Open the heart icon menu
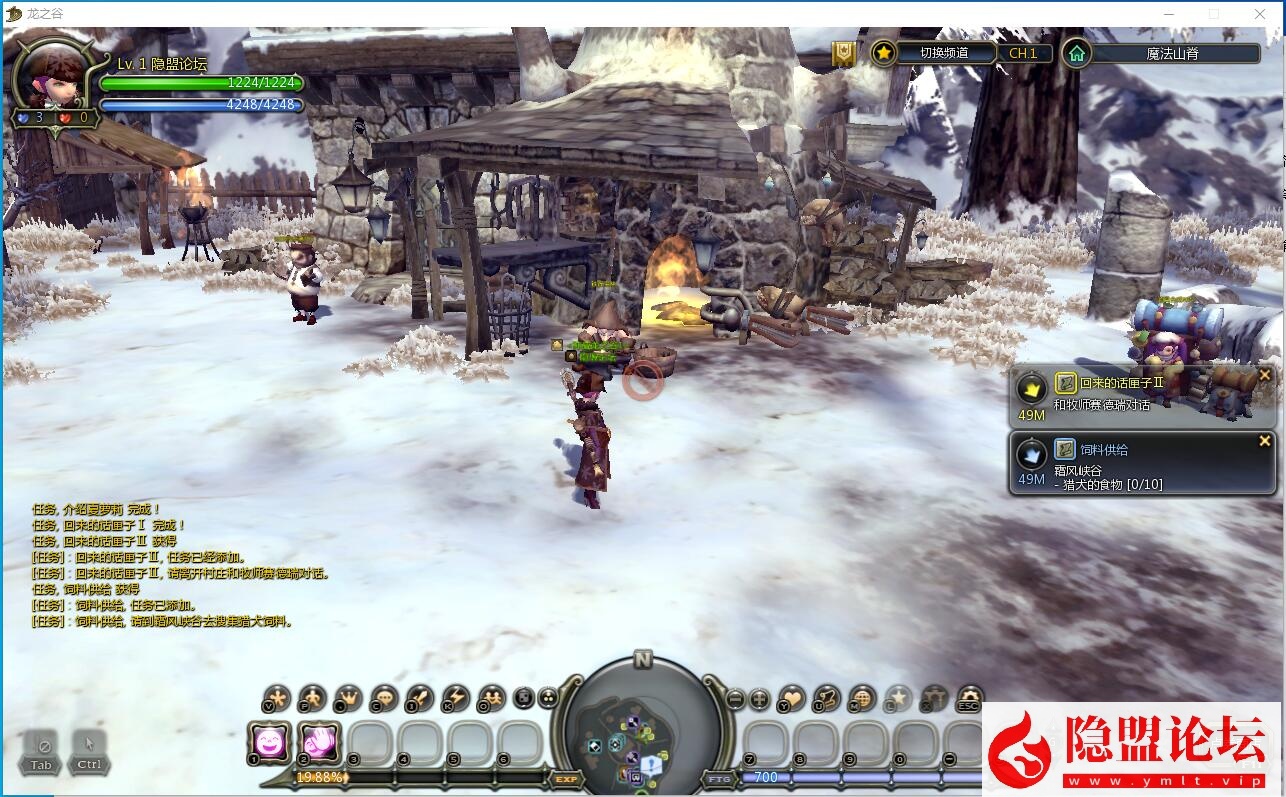Screen dimensions: 1286x797 click(x=793, y=699)
